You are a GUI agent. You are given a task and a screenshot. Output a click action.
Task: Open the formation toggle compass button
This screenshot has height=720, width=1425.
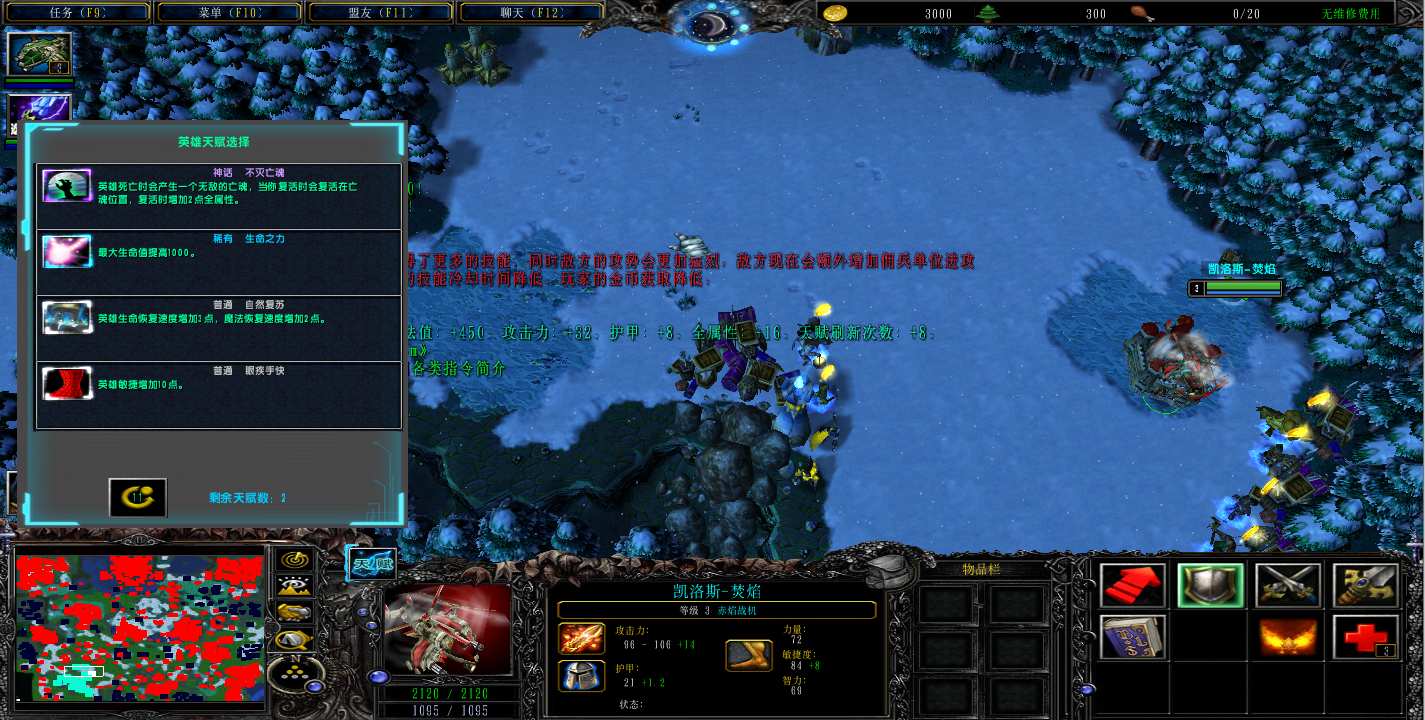[295, 675]
